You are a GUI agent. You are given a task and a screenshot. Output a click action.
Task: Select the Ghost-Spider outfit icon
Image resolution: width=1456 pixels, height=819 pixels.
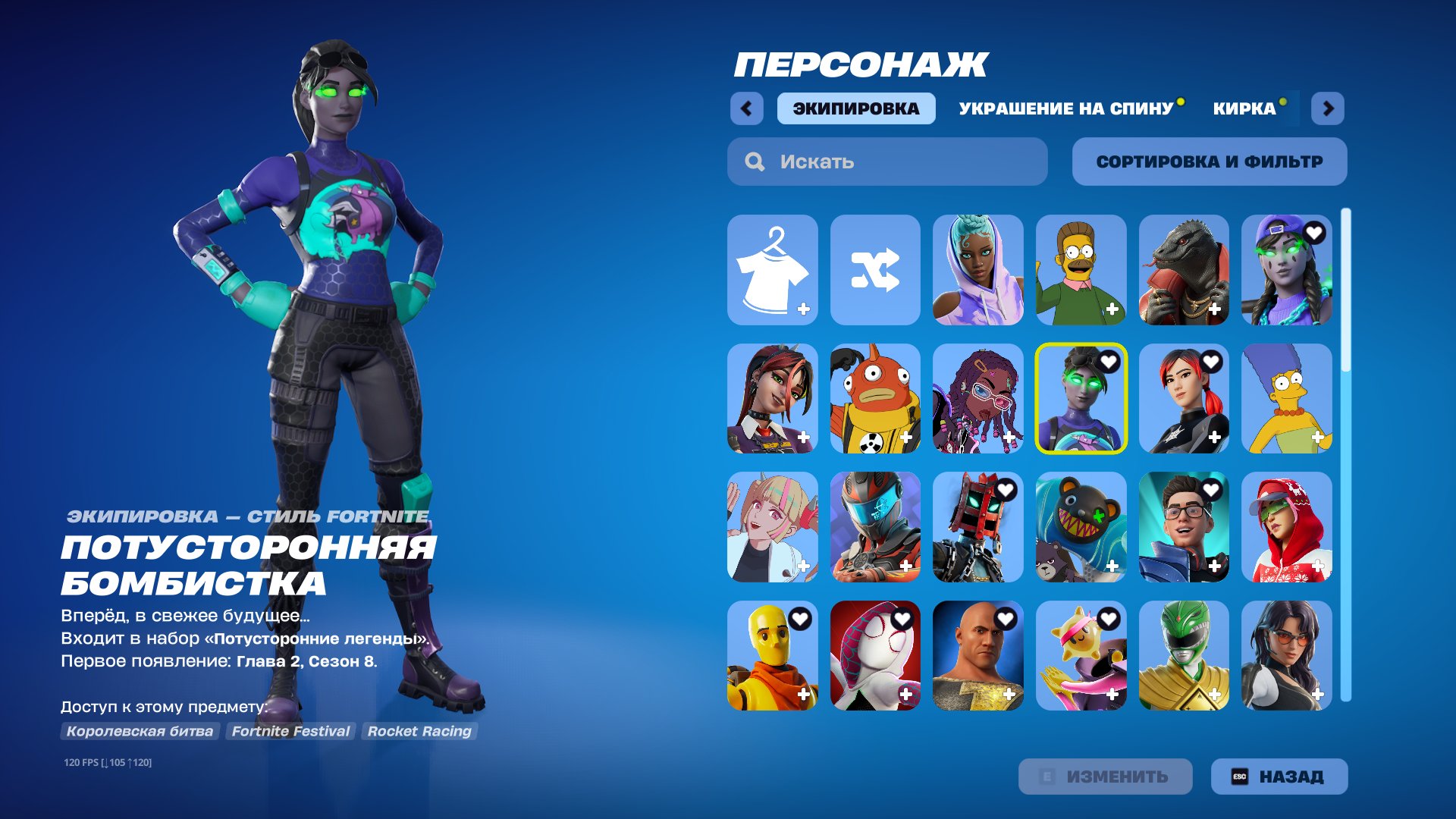click(x=876, y=657)
